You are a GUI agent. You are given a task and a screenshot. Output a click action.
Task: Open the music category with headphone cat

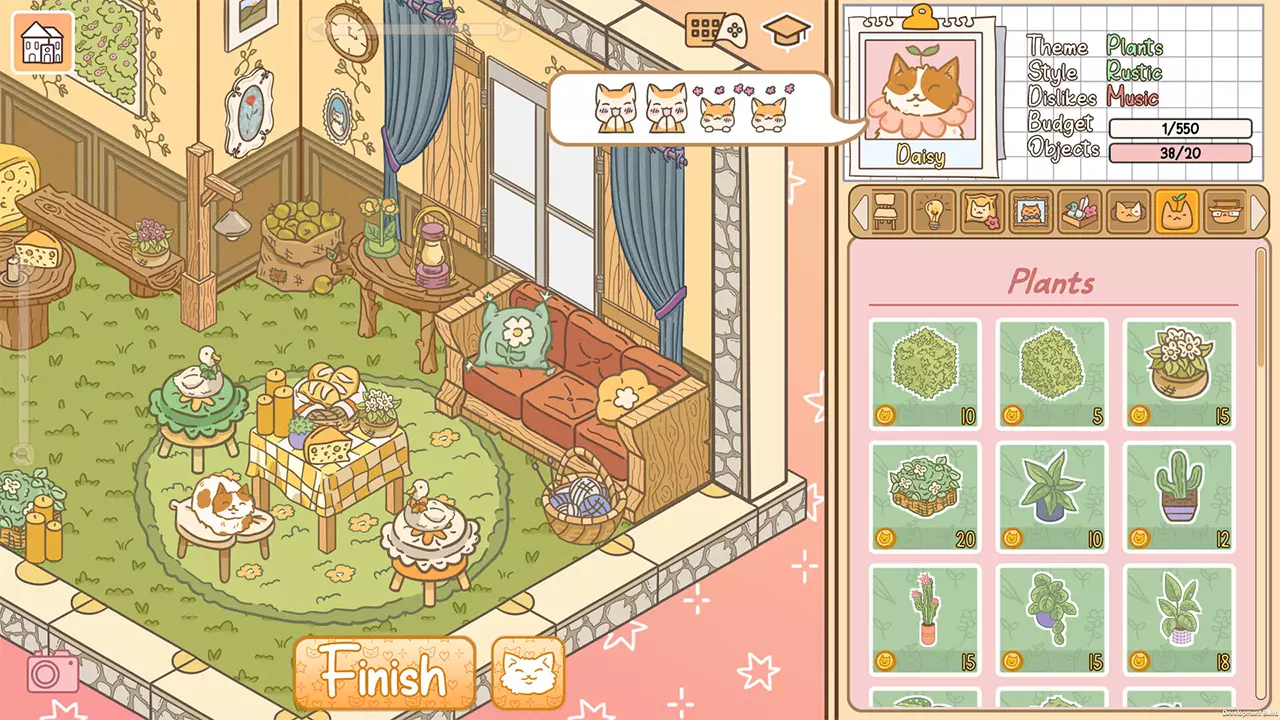click(x=1130, y=213)
